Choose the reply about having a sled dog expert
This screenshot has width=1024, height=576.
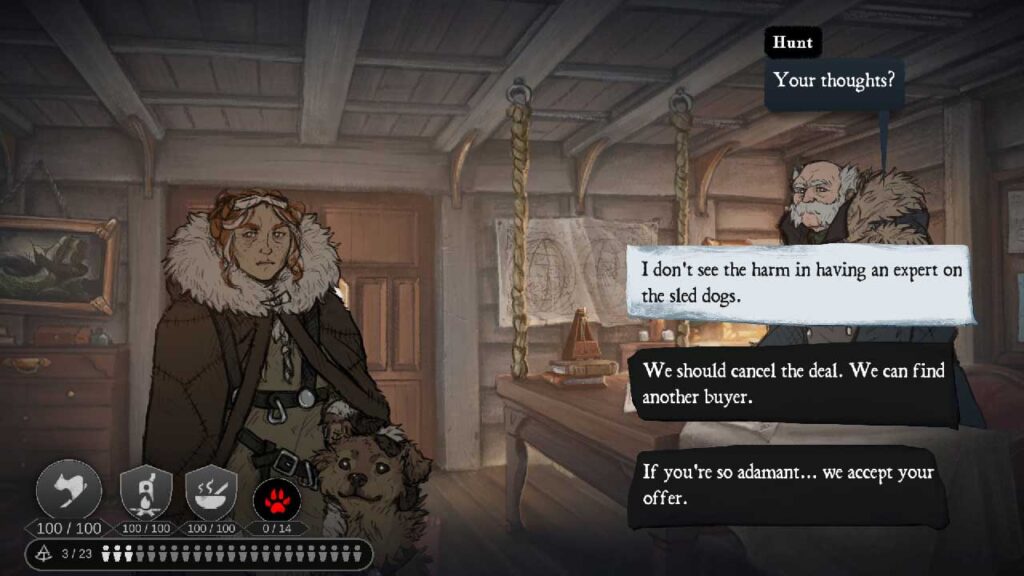coord(800,283)
